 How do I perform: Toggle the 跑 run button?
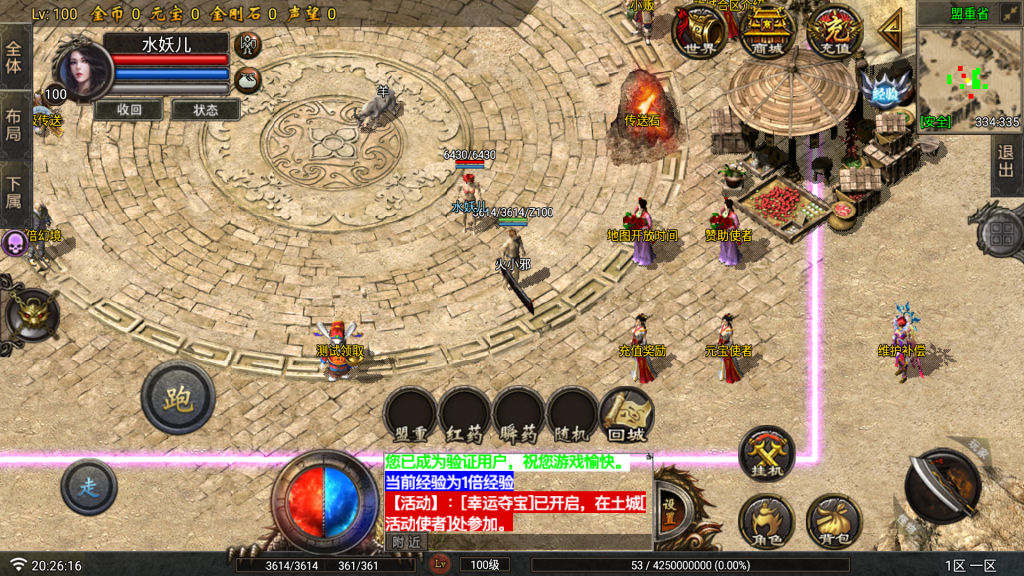178,397
